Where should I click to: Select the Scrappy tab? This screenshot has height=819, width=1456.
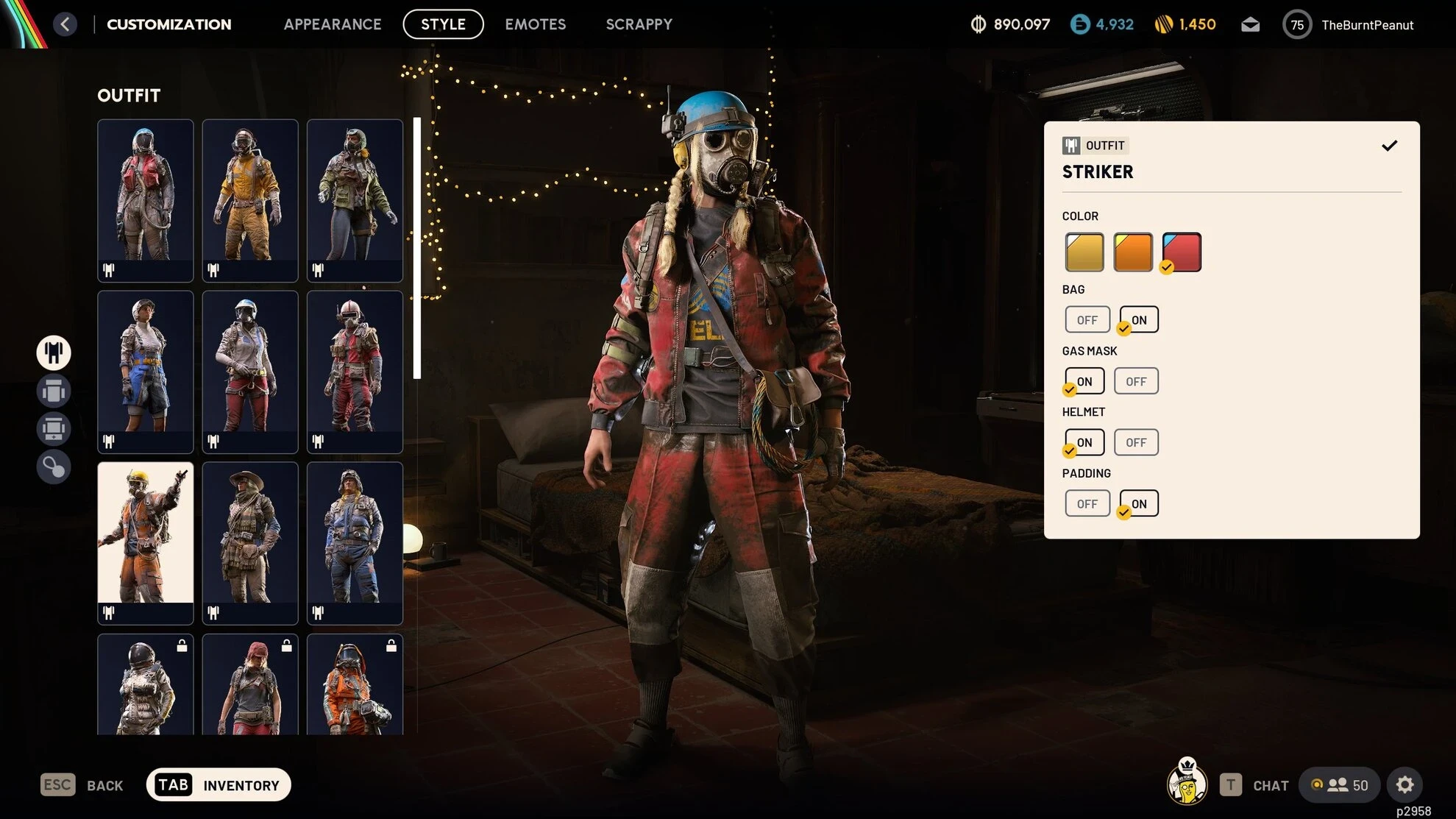pos(639,24)
